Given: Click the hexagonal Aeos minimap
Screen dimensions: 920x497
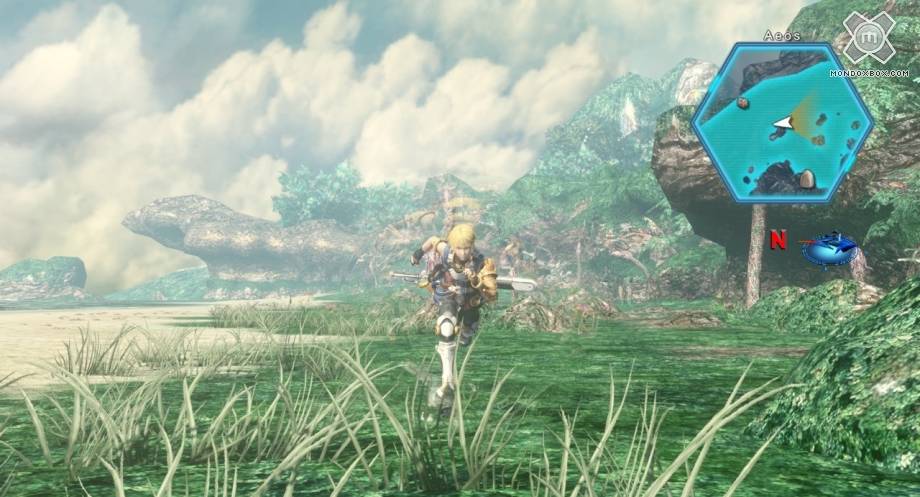Looking at the screenshot, I should point(781,122).
